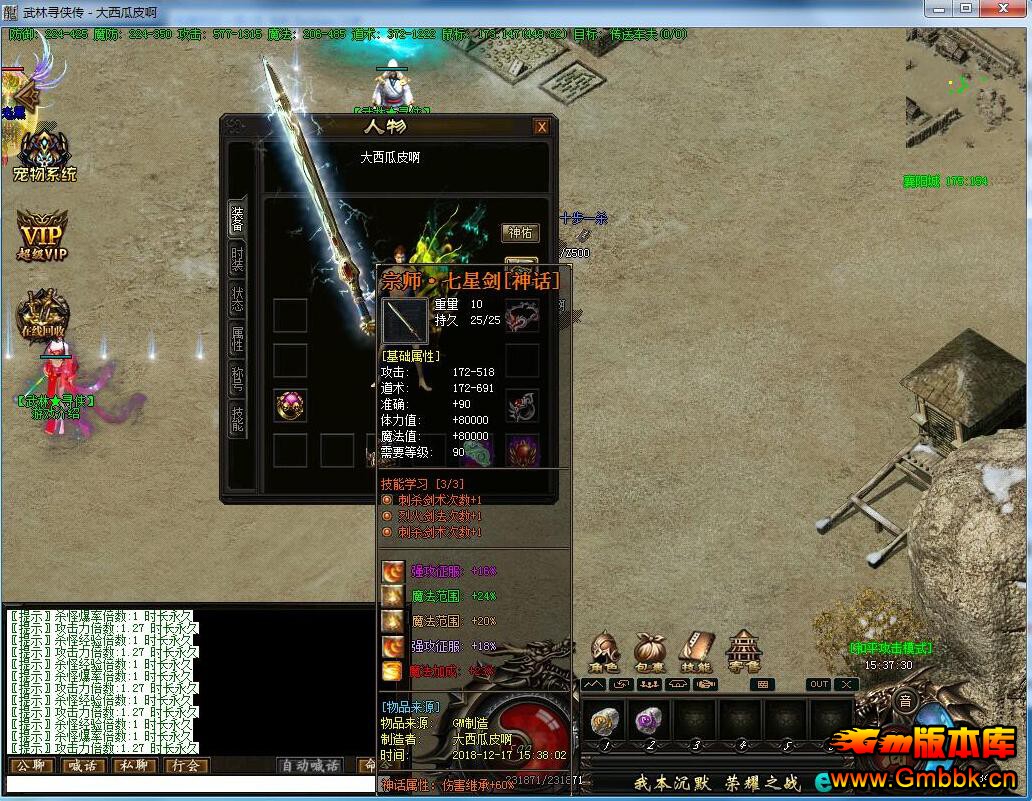Open the 寄售 consignment shop icon
Screen dimensions: 1032x801
tap(744, 652)
